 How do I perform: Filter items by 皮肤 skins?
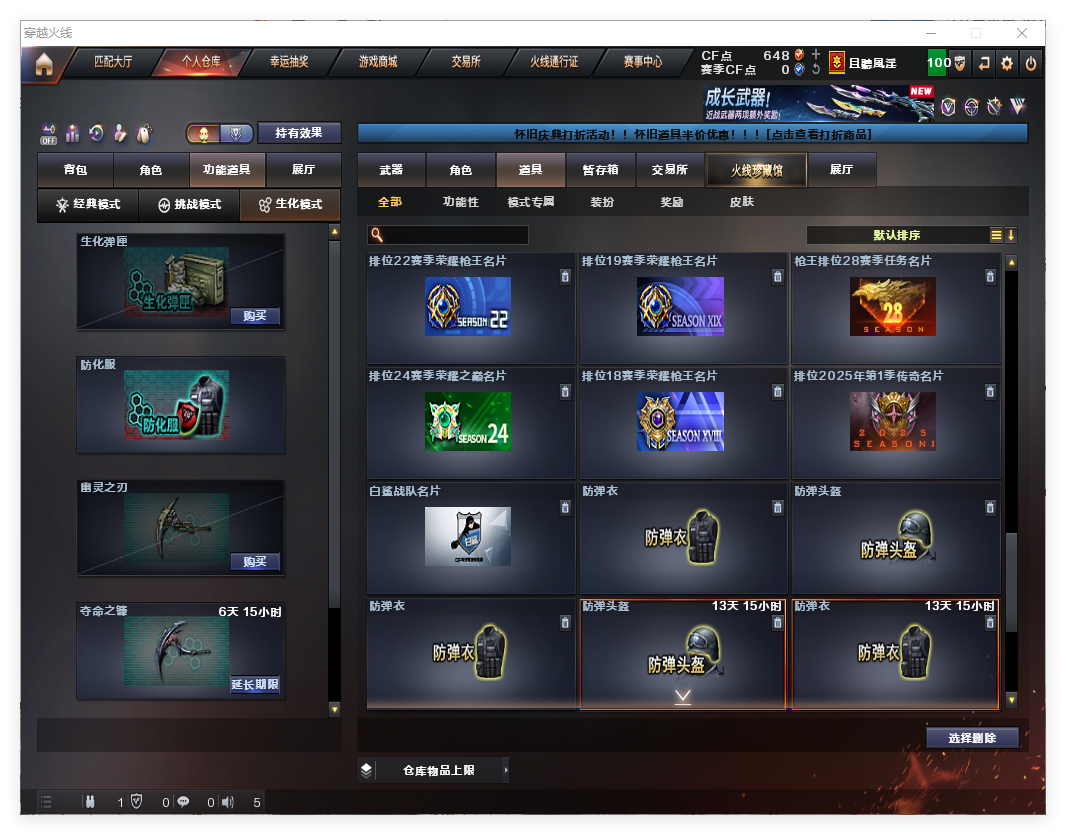point(742,202)
